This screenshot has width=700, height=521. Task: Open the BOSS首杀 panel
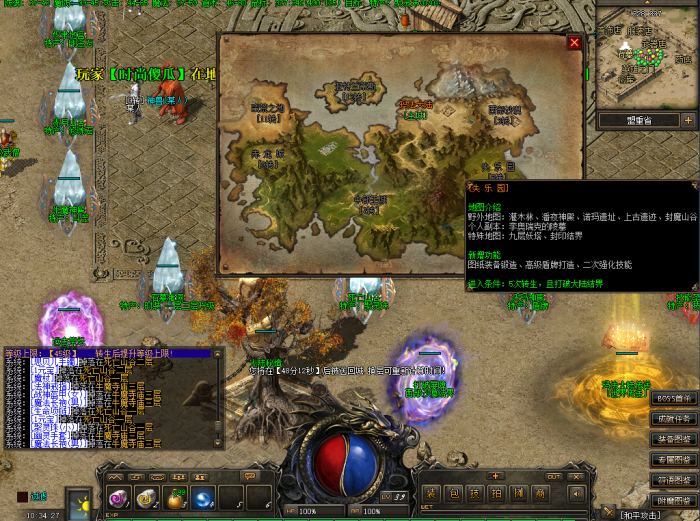click(x=674, y=398)
